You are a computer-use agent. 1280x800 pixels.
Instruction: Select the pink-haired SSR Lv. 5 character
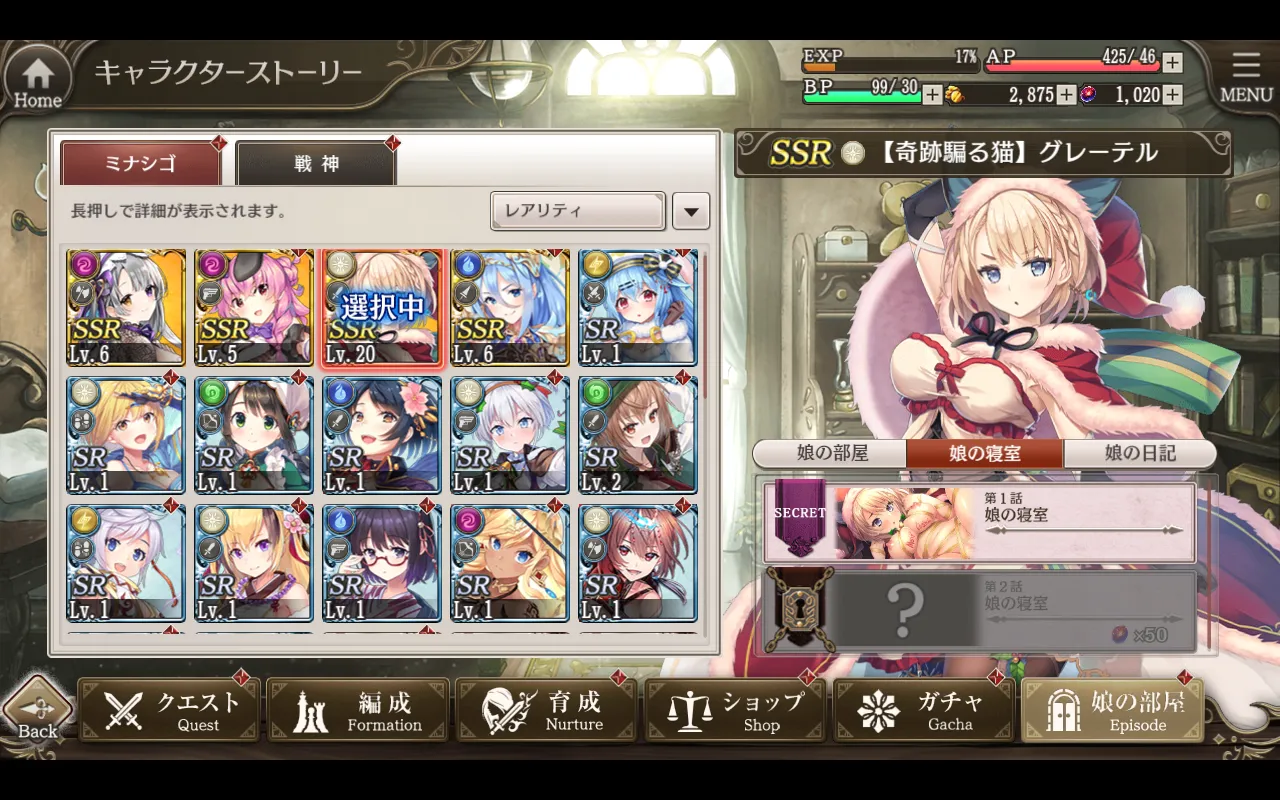pos(254,308)
